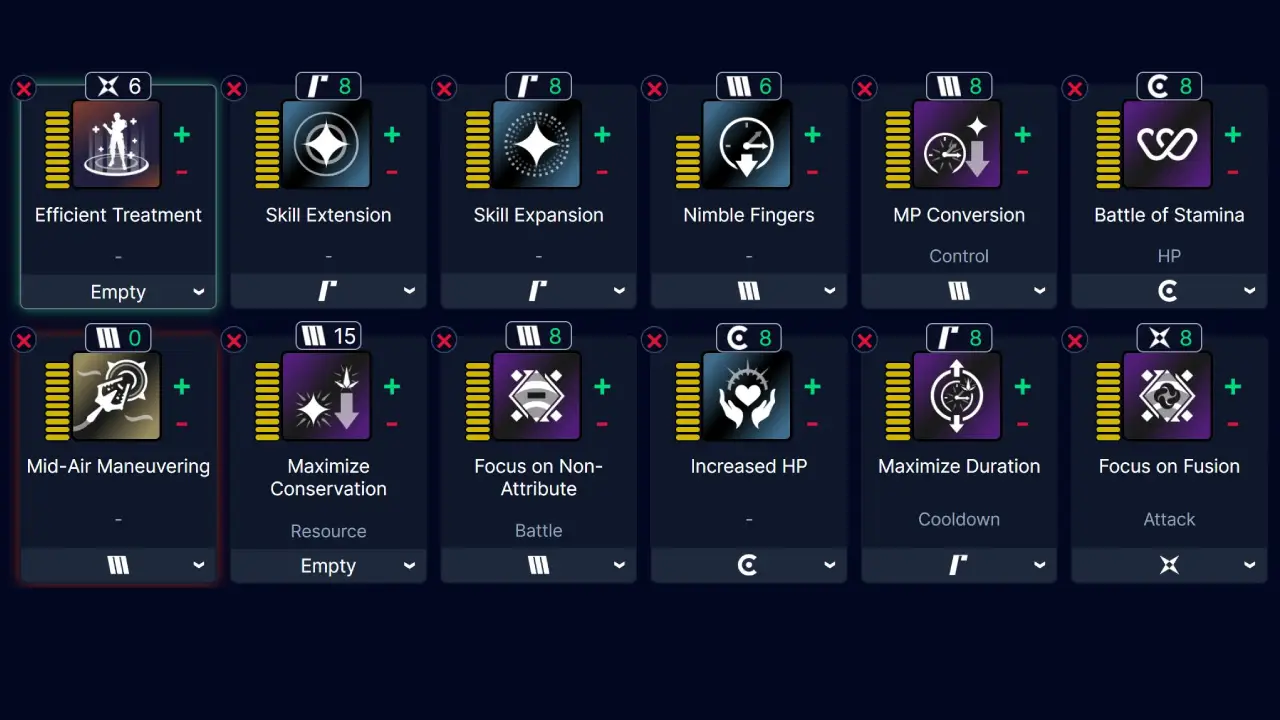Click the Skill Extension icon

click(x=328, y=144)
